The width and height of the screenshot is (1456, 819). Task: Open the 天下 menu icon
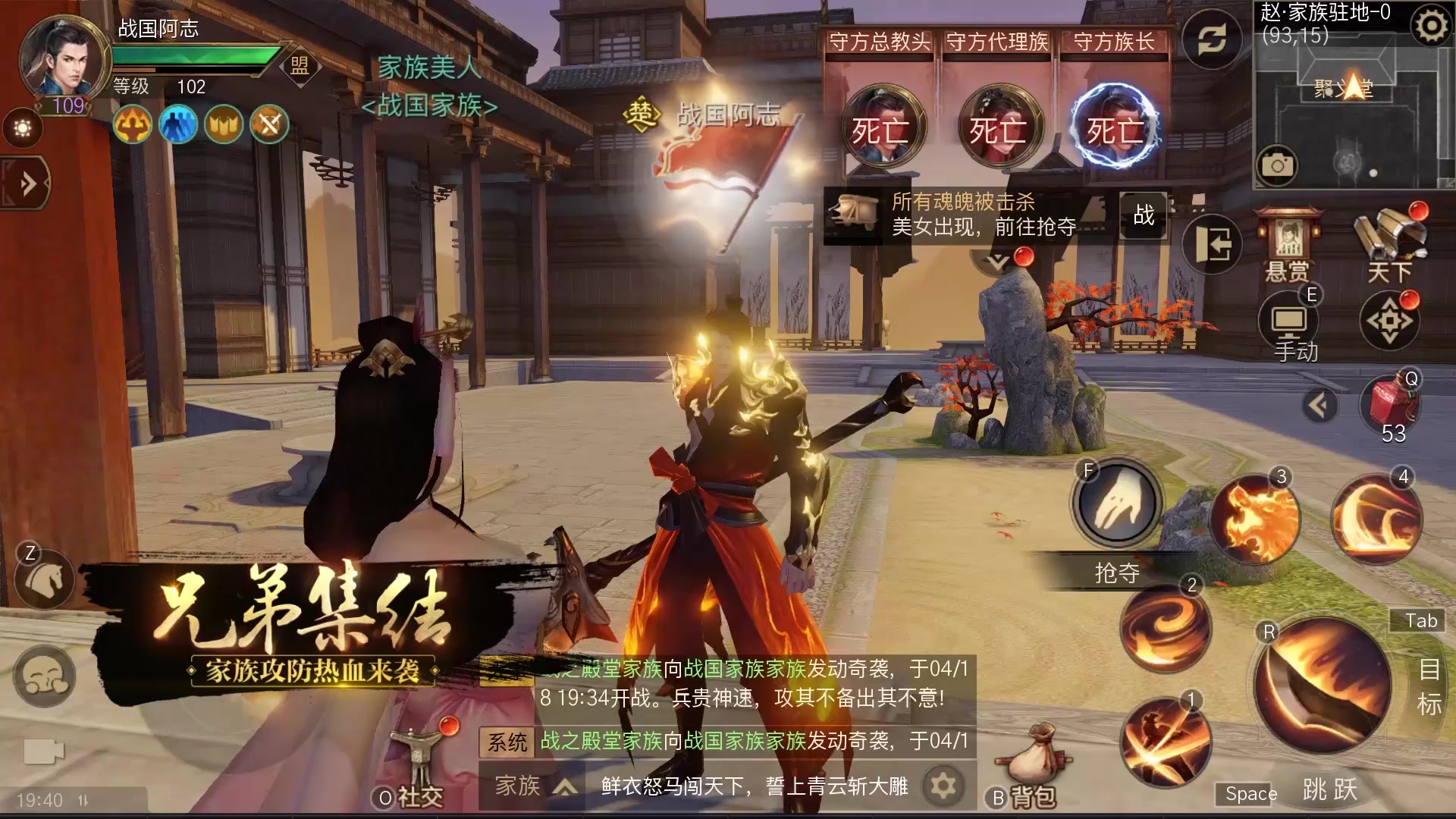(1389, 241)
